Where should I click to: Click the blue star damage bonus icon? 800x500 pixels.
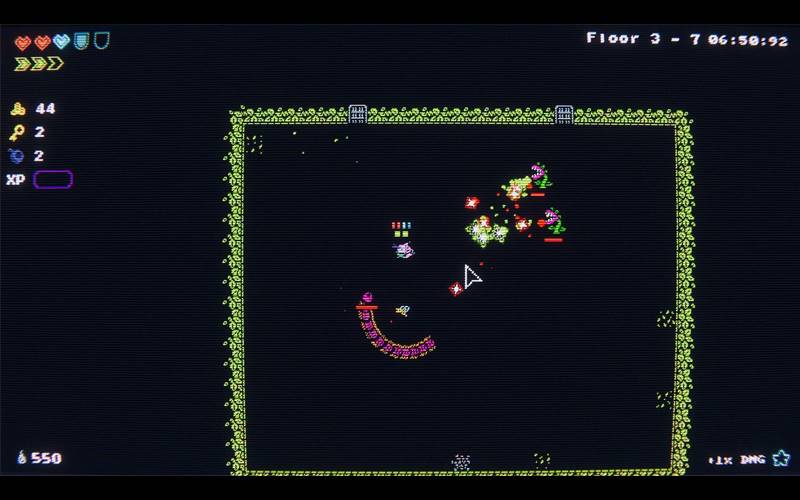[780, 458]
